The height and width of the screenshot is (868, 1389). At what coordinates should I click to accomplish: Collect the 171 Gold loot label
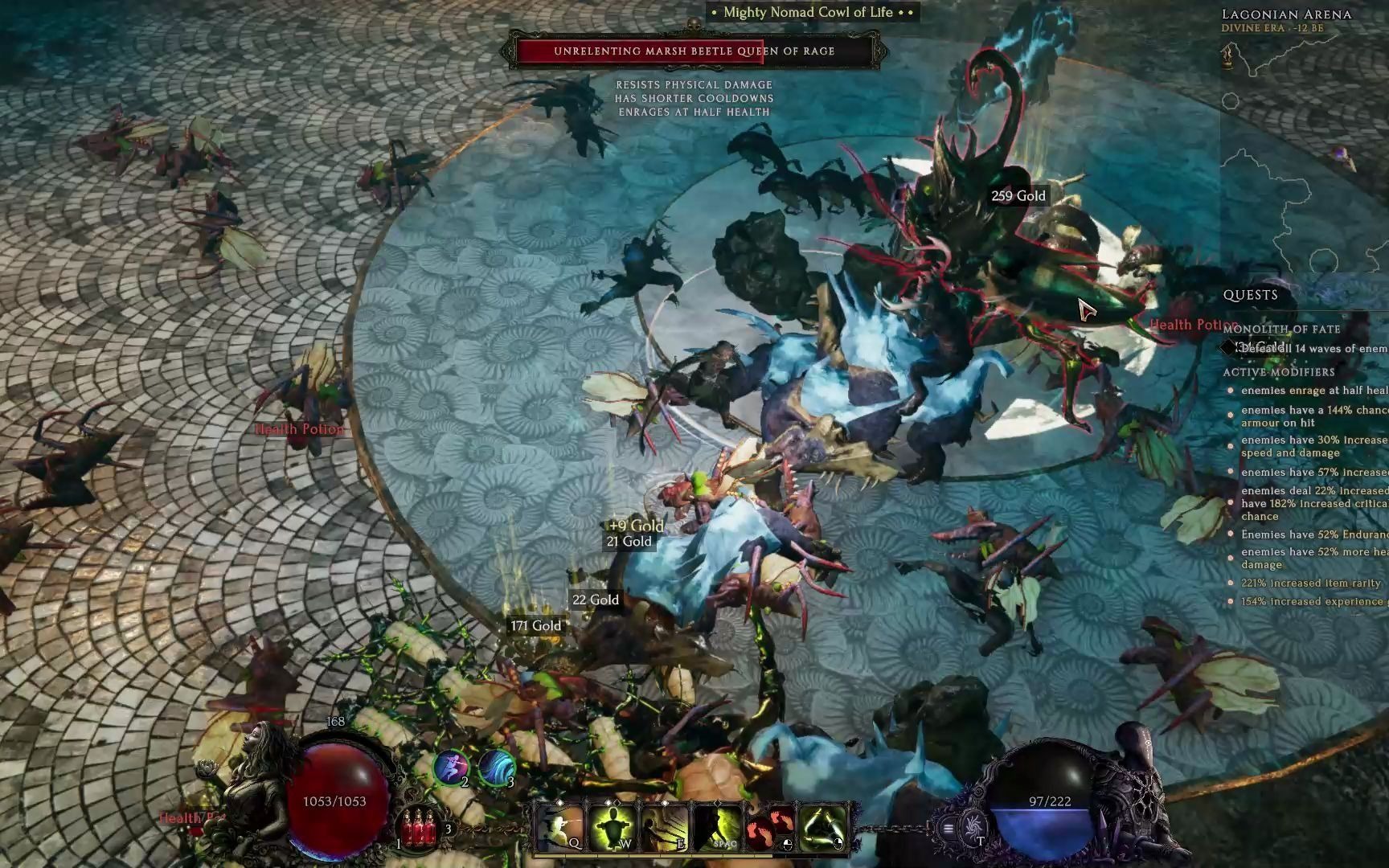pyautogui.click(x=536, y=626)
